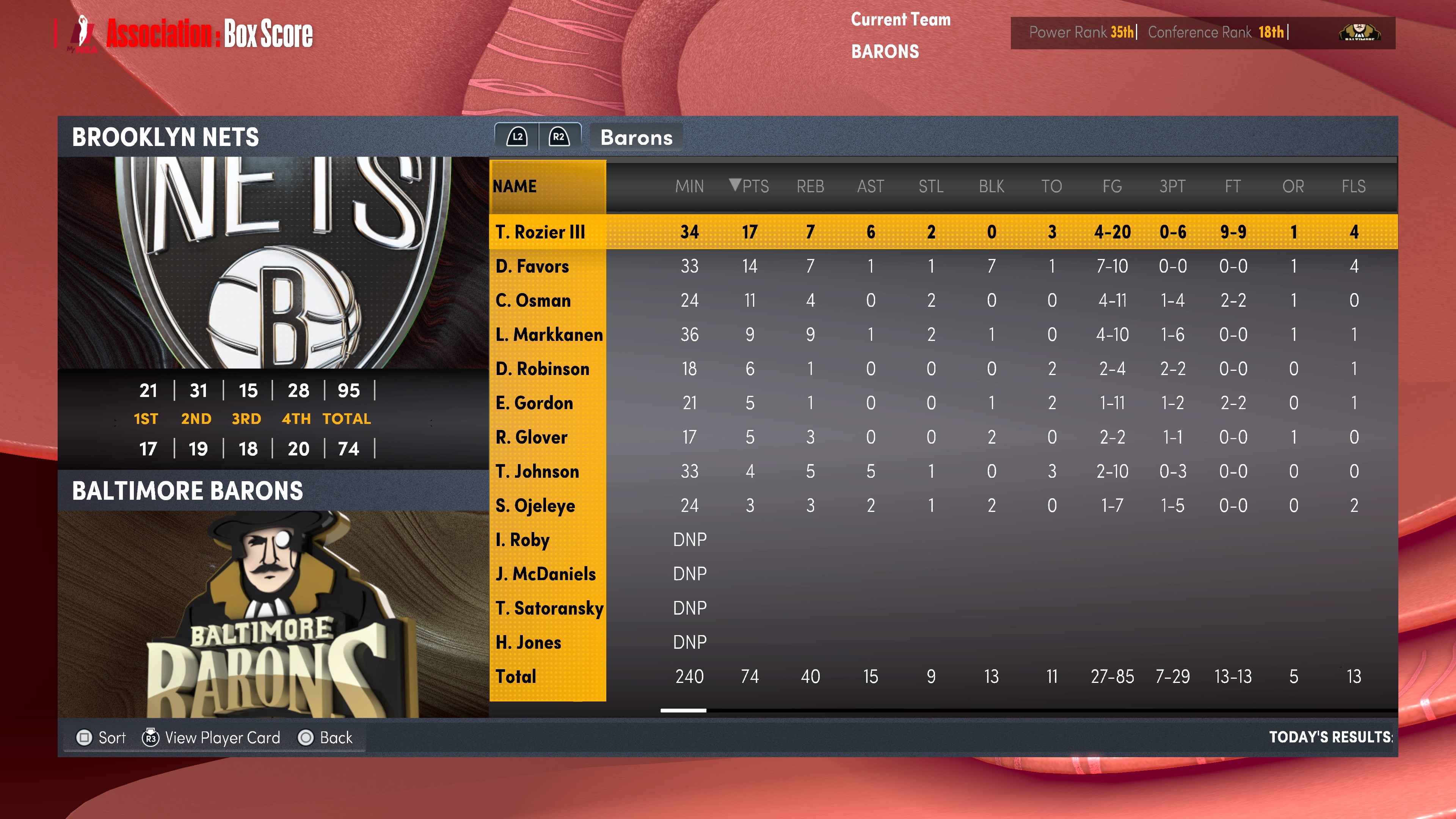Go back from the box score

[326, 737]
